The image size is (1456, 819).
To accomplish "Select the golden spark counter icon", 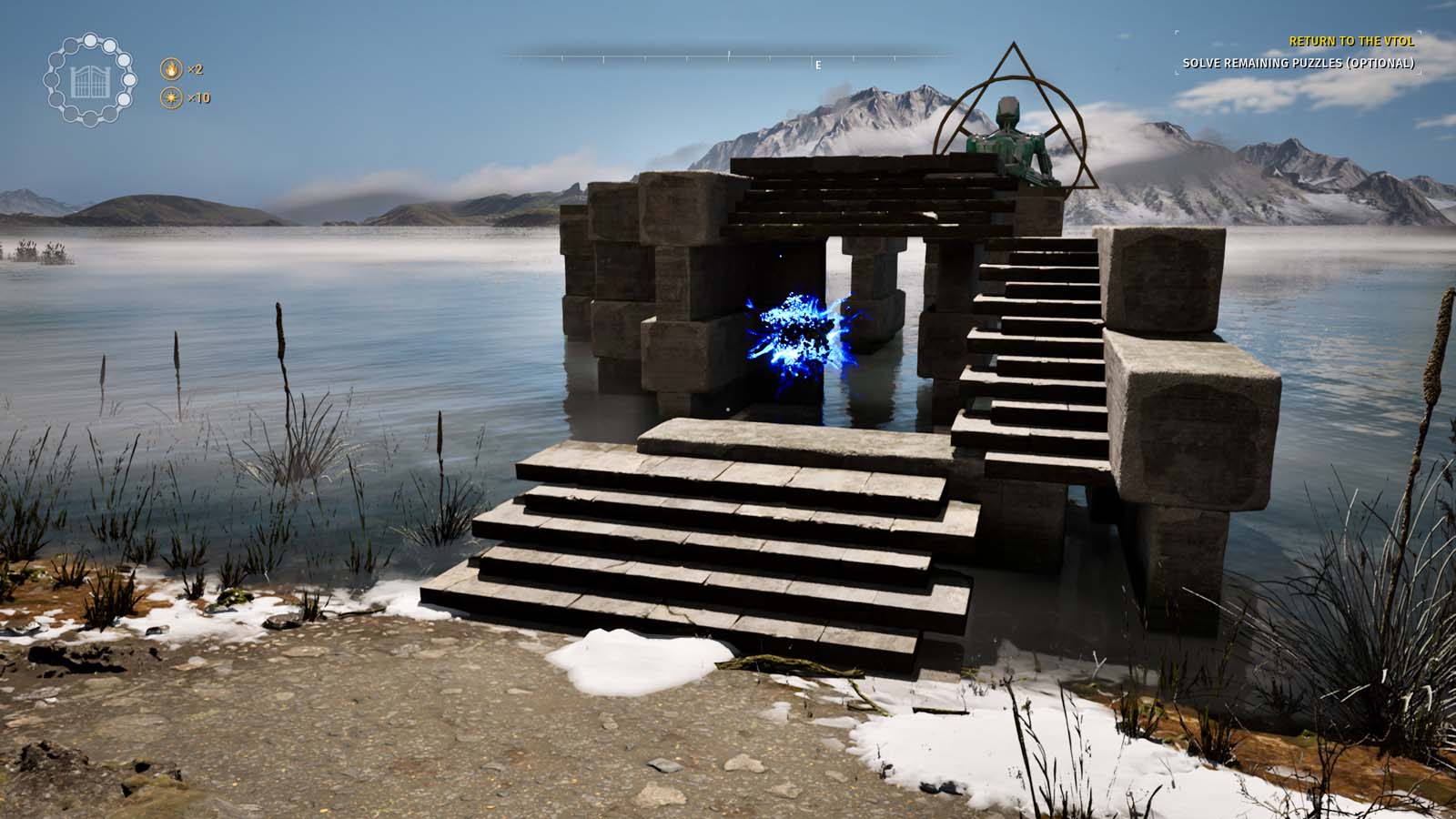I will 171,97.
